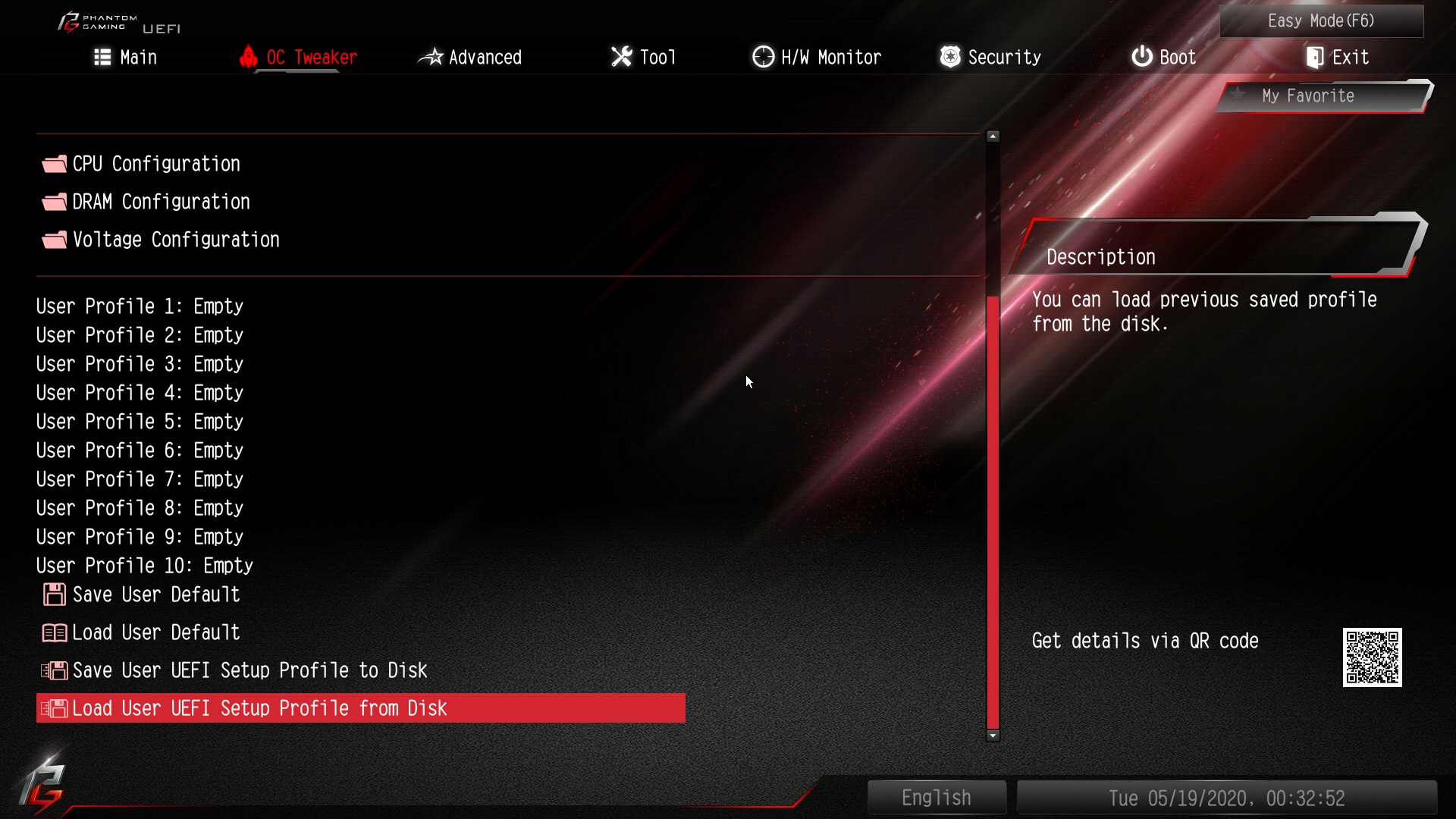Select Save User Default
This screenshot has height=819, width=1456.
point(156,595)
